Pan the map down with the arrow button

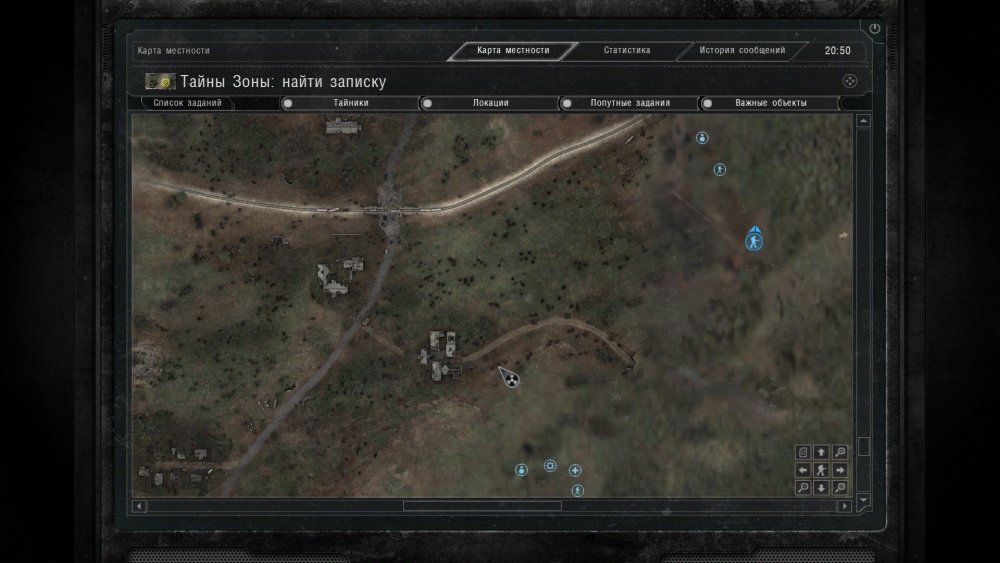821,488
